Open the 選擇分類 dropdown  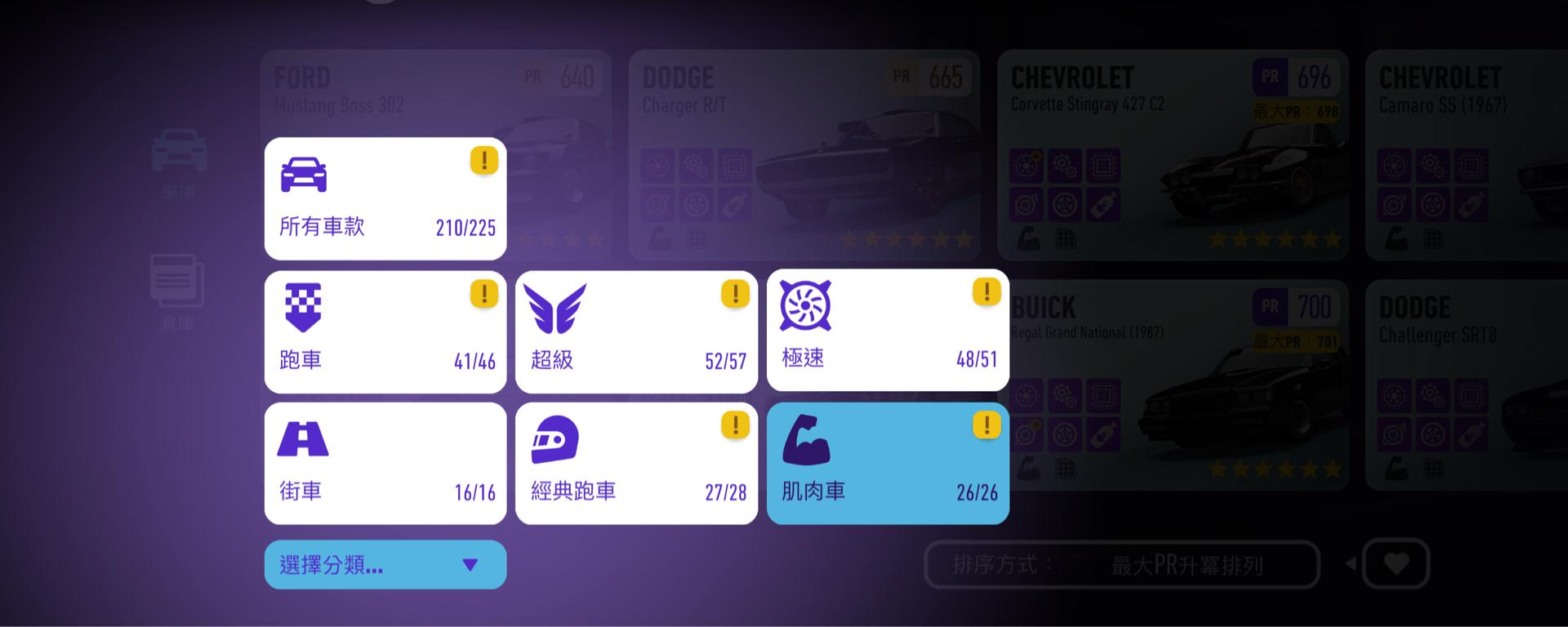(x=385, y=564)
